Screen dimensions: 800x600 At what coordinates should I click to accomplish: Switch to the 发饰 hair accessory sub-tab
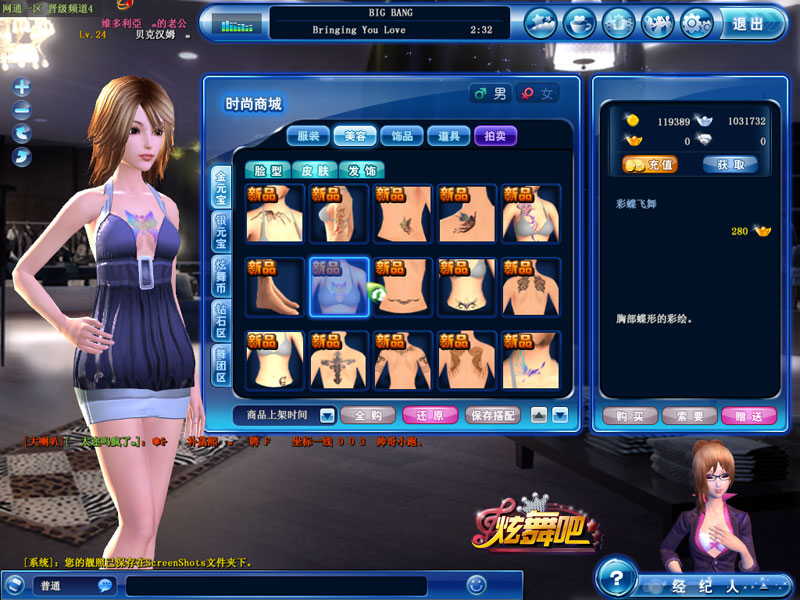pyautogui.click(x=362, y=170)
